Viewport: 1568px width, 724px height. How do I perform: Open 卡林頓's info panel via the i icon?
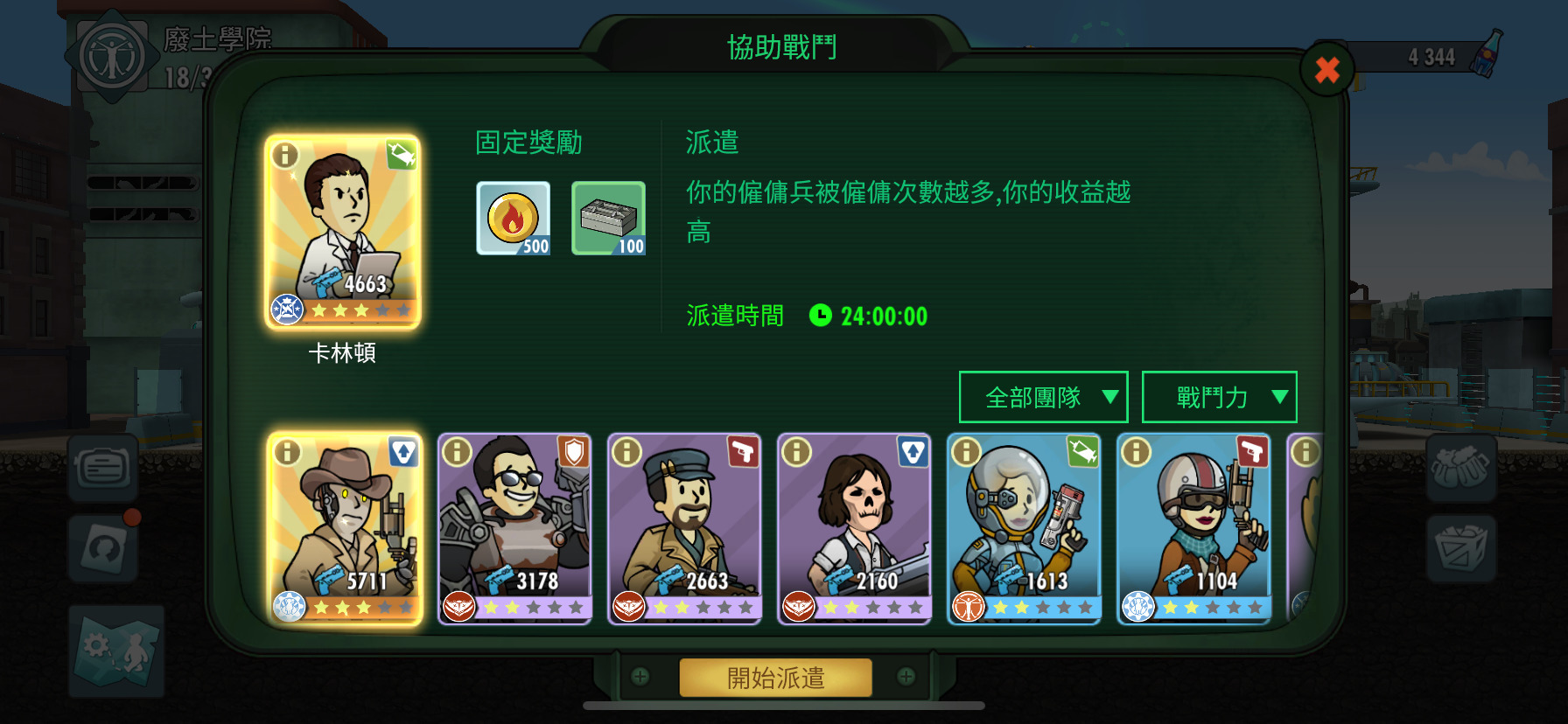click(286, 157)
